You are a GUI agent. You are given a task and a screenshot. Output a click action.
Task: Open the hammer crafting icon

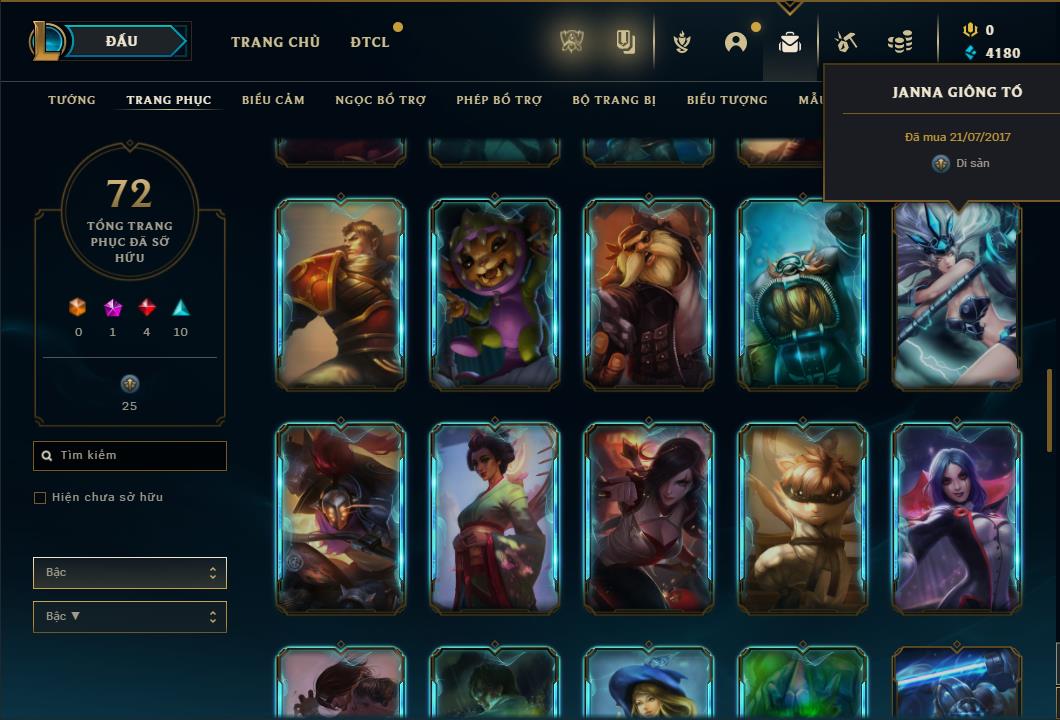click(x=846, y=42)
